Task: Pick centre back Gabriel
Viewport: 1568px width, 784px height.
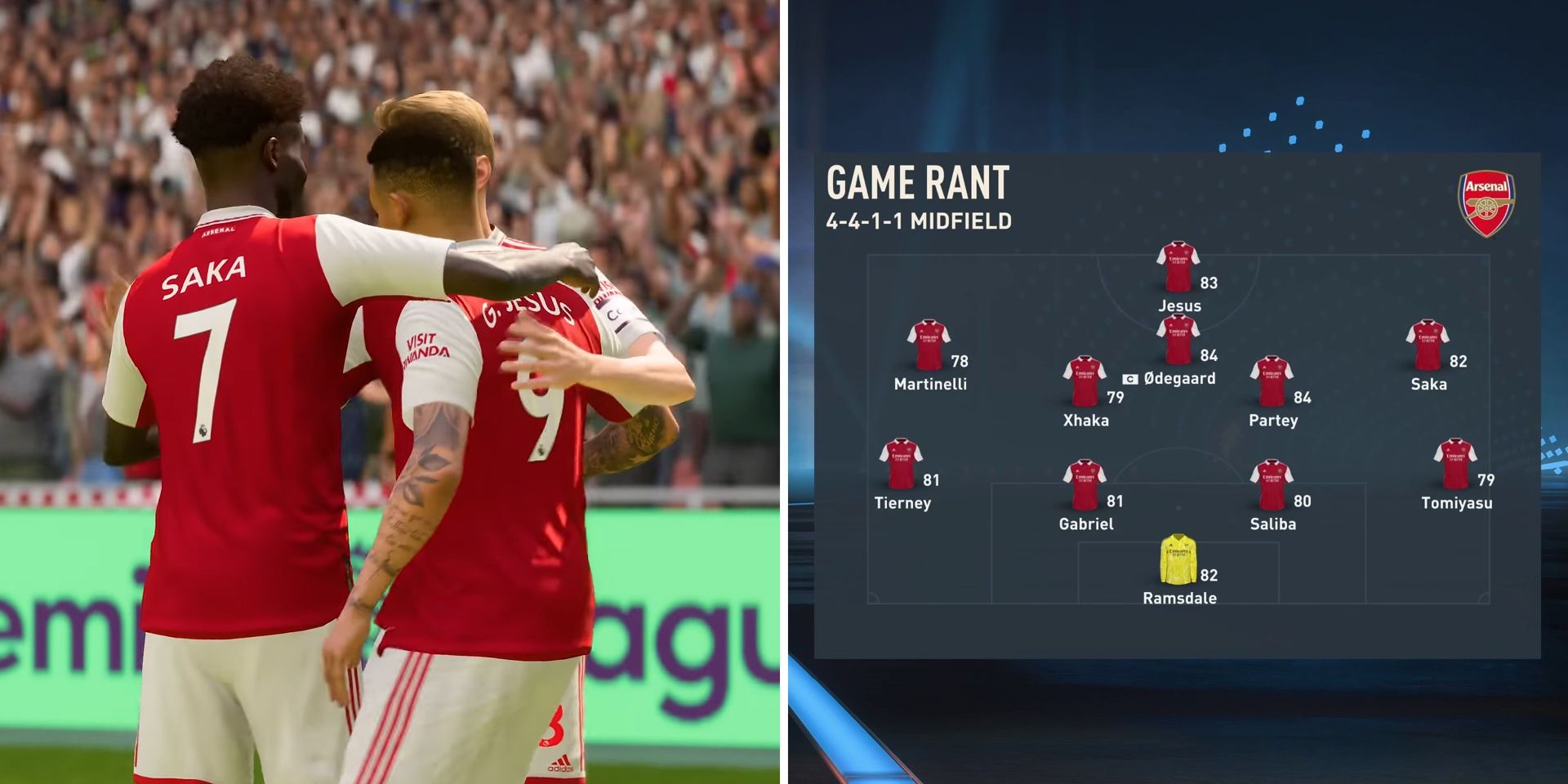Action: [x=1084, y=485]
